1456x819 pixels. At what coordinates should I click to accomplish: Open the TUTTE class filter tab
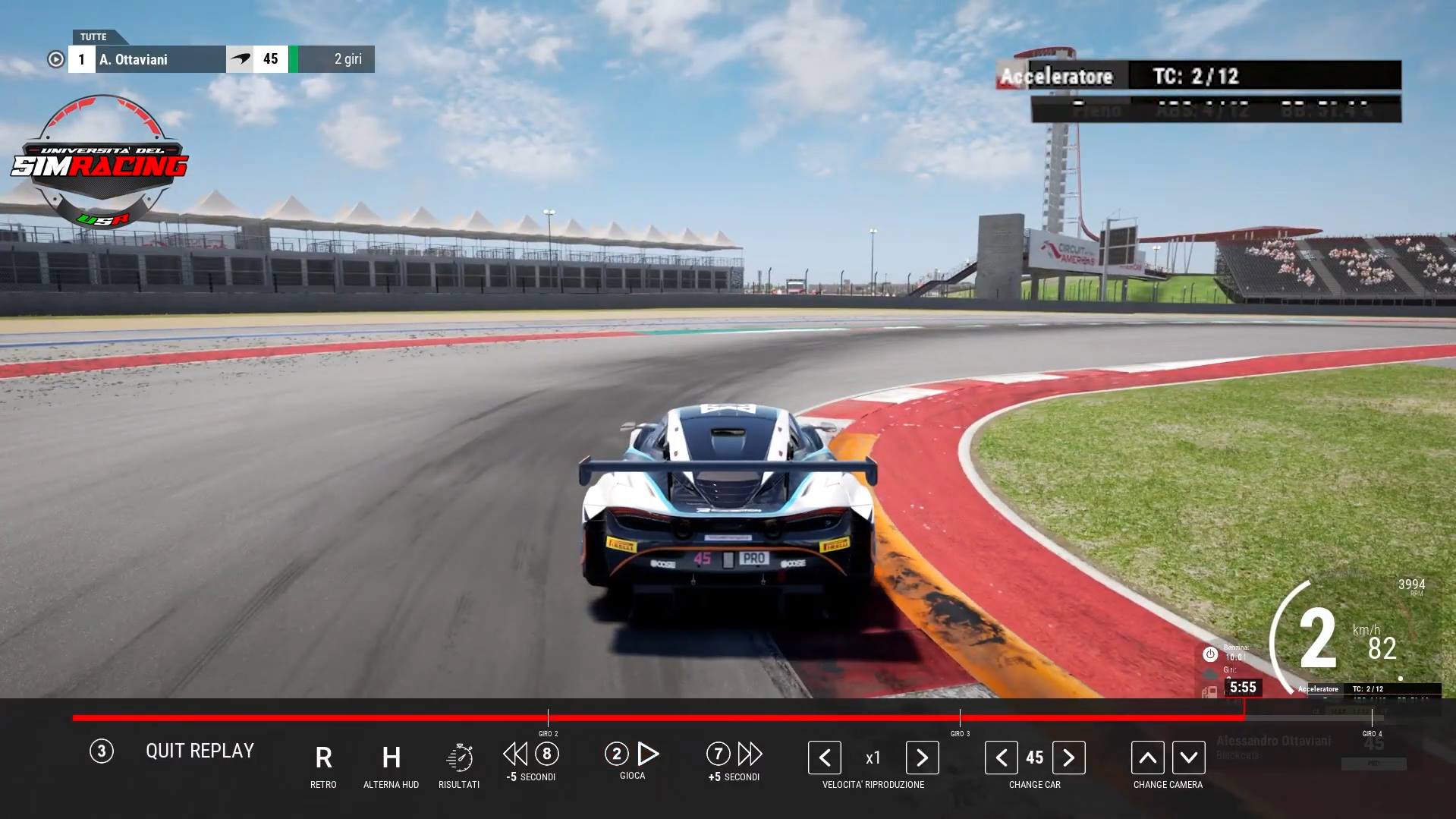point(93,36)
